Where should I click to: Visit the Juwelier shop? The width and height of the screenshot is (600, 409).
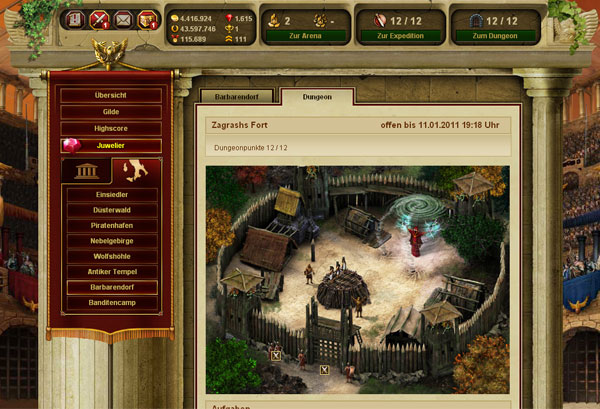click(110, 146)
